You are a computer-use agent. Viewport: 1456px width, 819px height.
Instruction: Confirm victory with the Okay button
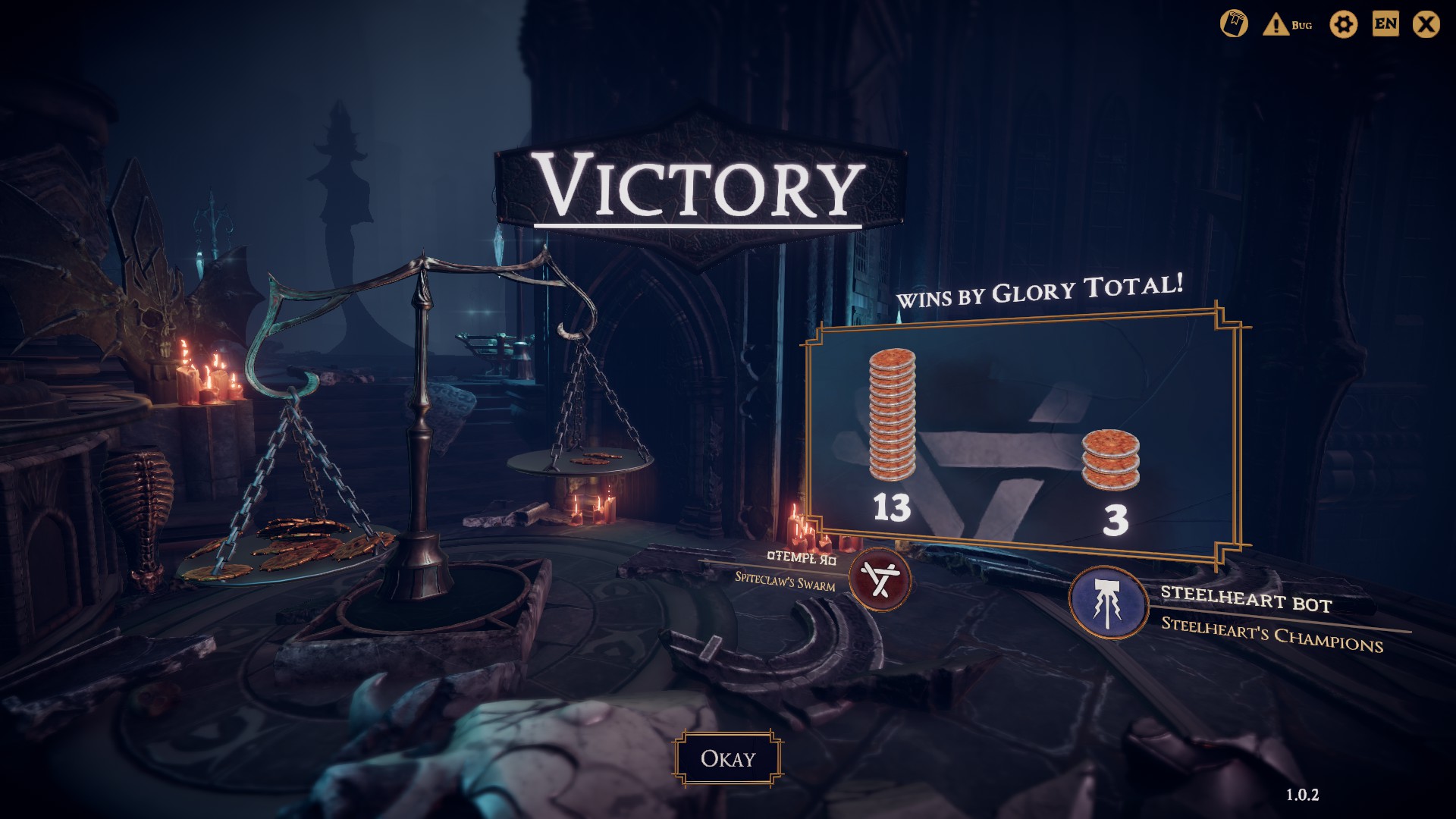[727, 758]
